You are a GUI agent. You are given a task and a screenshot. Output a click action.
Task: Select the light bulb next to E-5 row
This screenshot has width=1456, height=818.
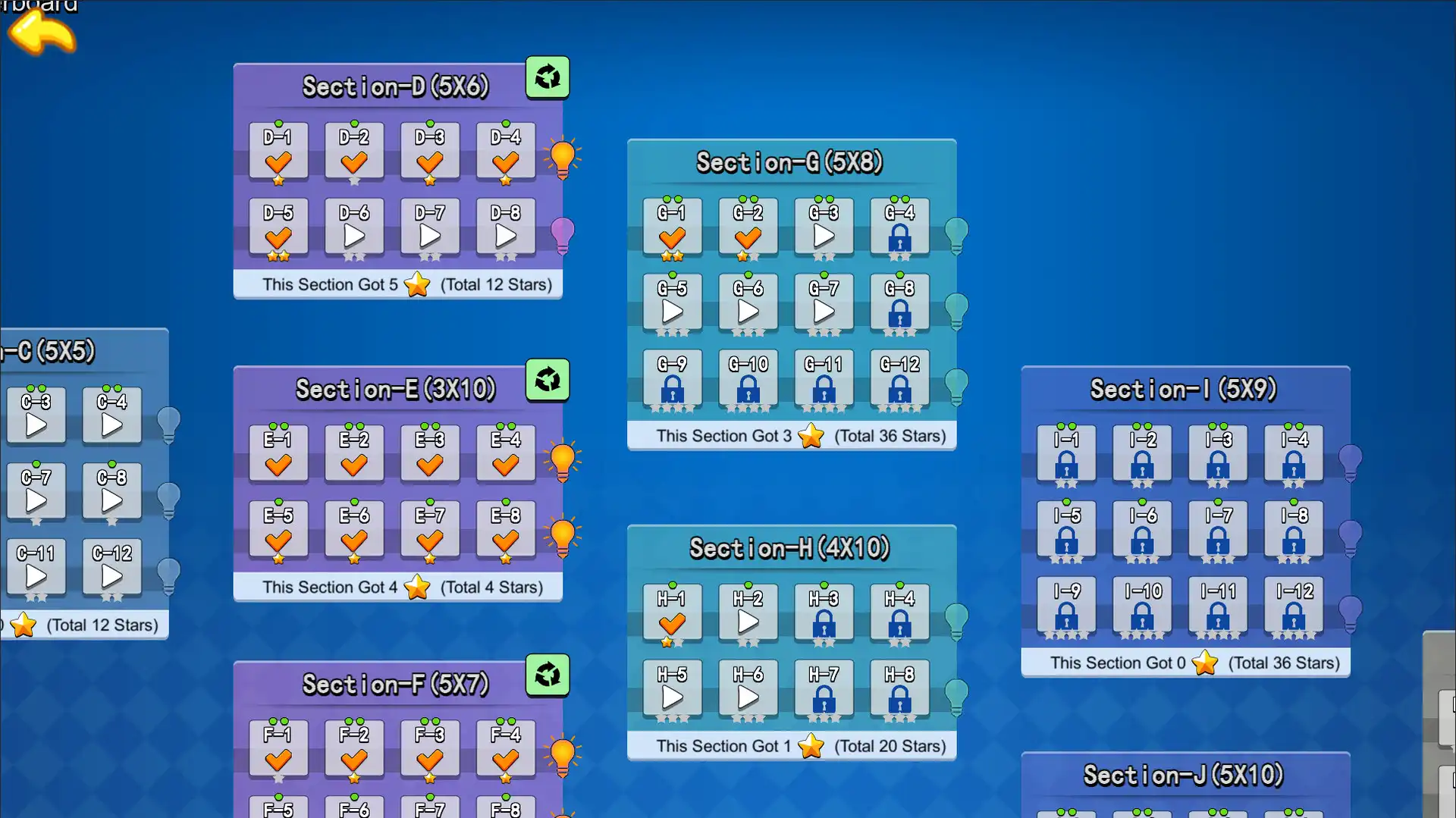(x=562, y=535)
